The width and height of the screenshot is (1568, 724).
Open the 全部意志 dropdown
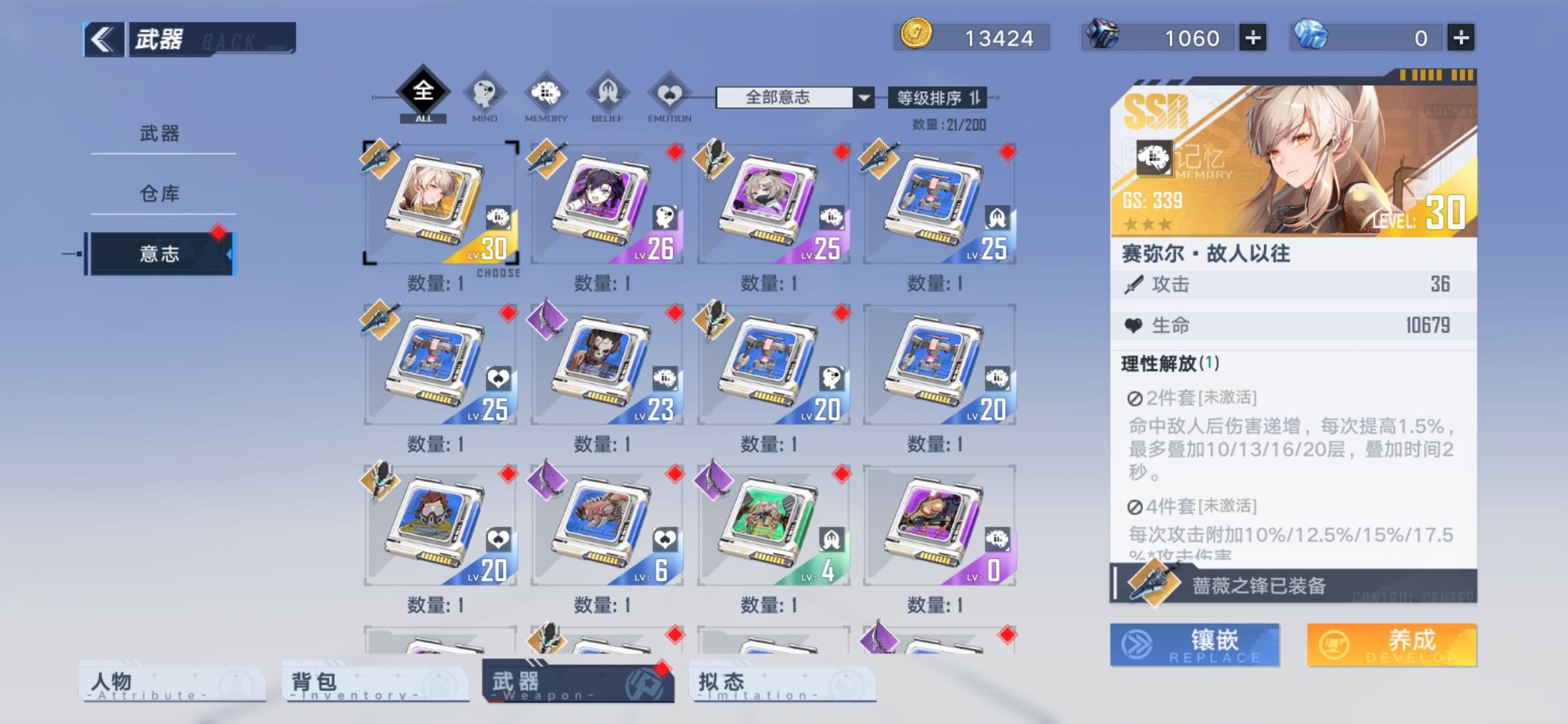[792, 98]
